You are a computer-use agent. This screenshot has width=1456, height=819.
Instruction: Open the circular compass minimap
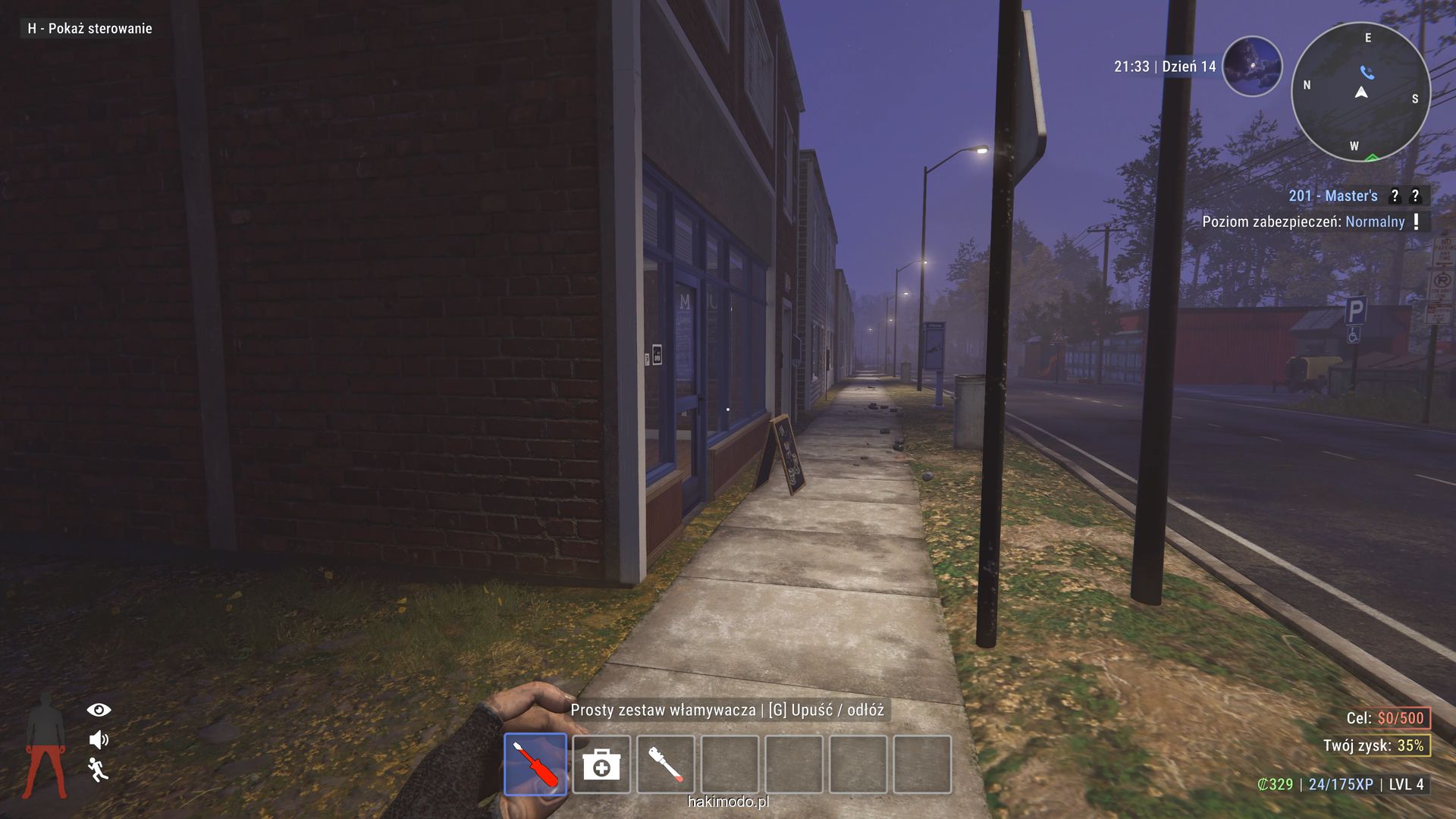coord(1360,93)
